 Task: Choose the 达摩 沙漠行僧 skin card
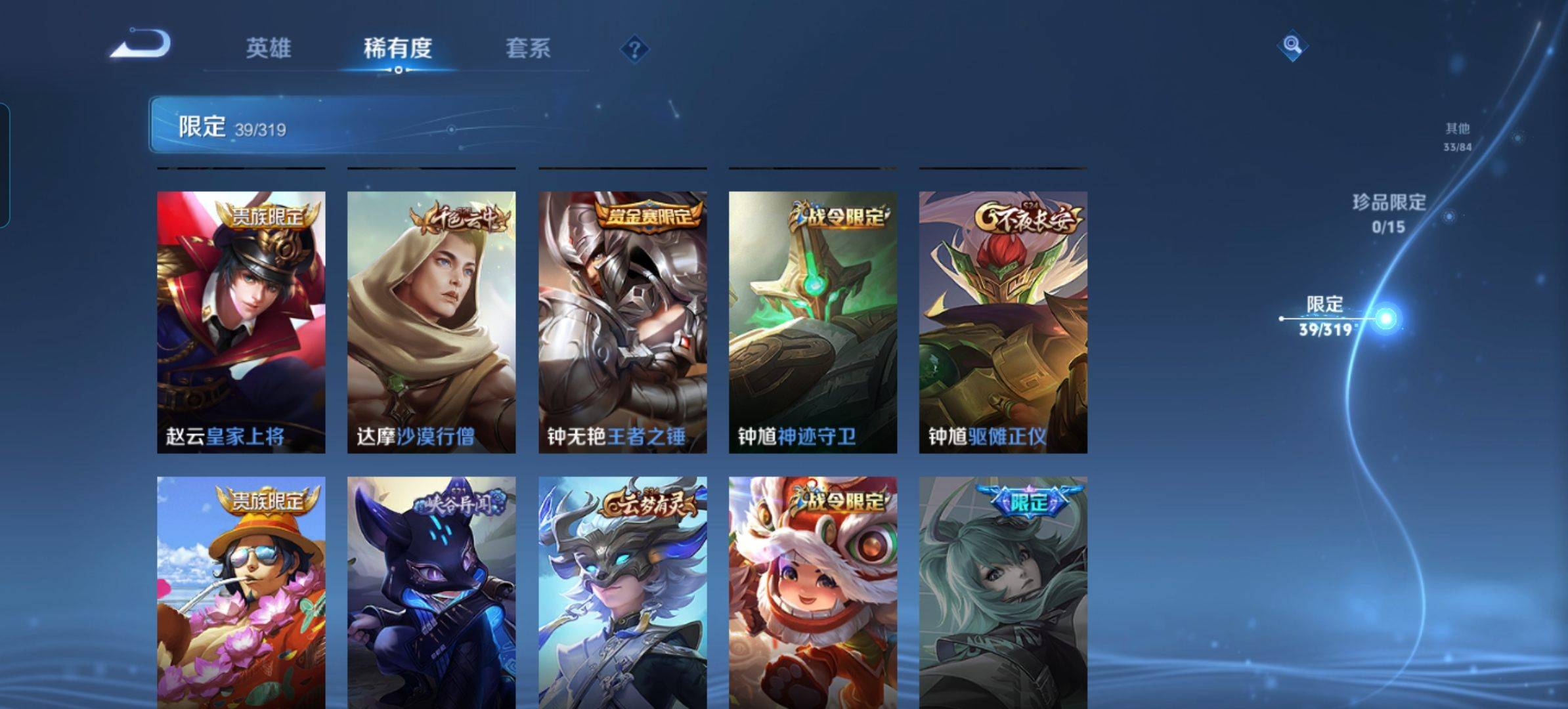point(431,322)
